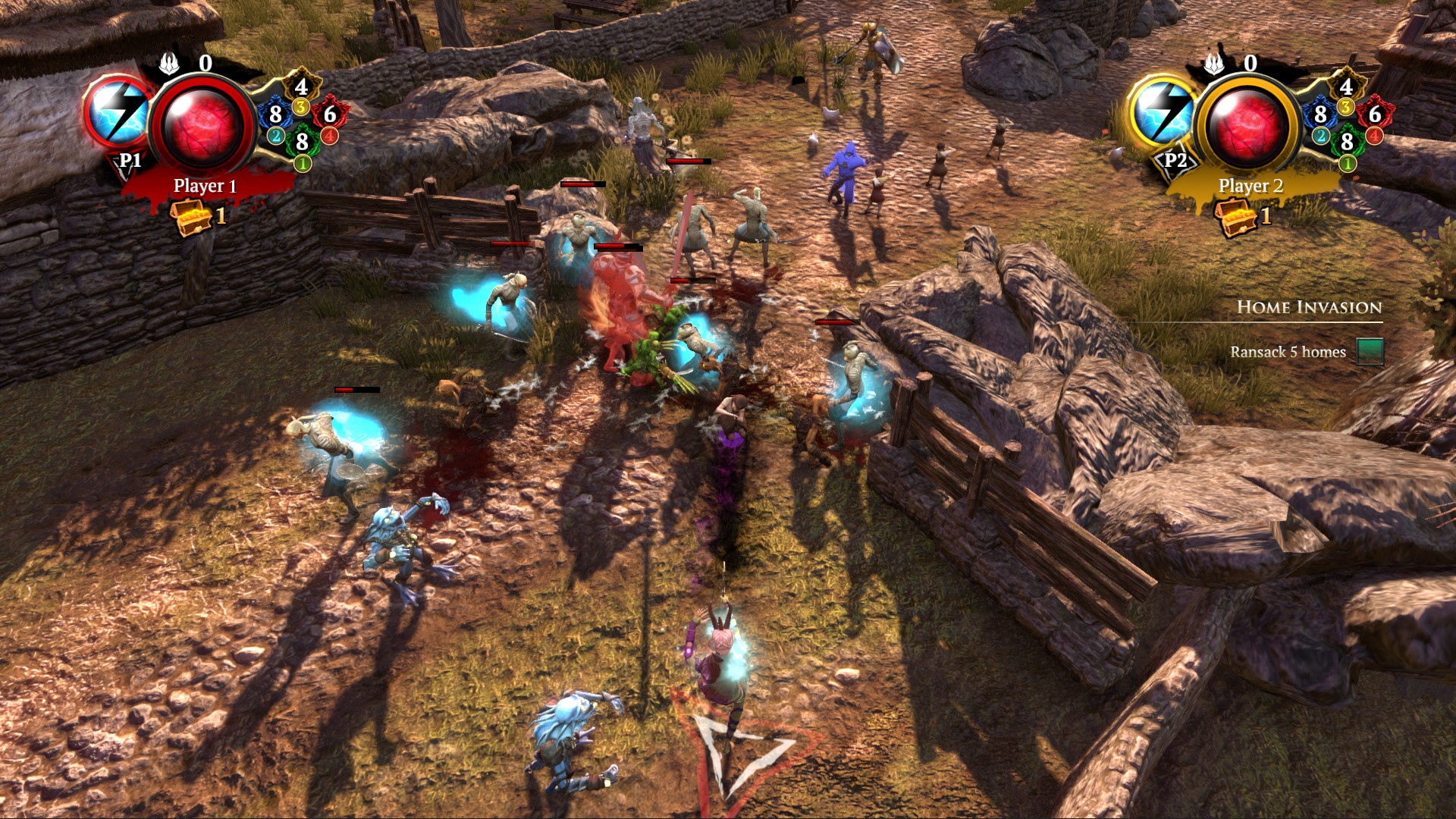The width and height of the screenshot is (1456, 819).
Task: Click Player 2's treasure chest icon
Action: click(x=1234, y=217)
